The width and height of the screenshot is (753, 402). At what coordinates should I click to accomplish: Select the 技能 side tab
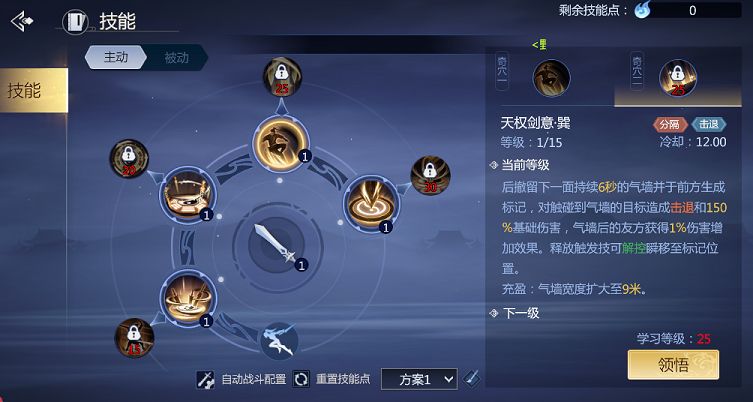[x=28, y=90]
